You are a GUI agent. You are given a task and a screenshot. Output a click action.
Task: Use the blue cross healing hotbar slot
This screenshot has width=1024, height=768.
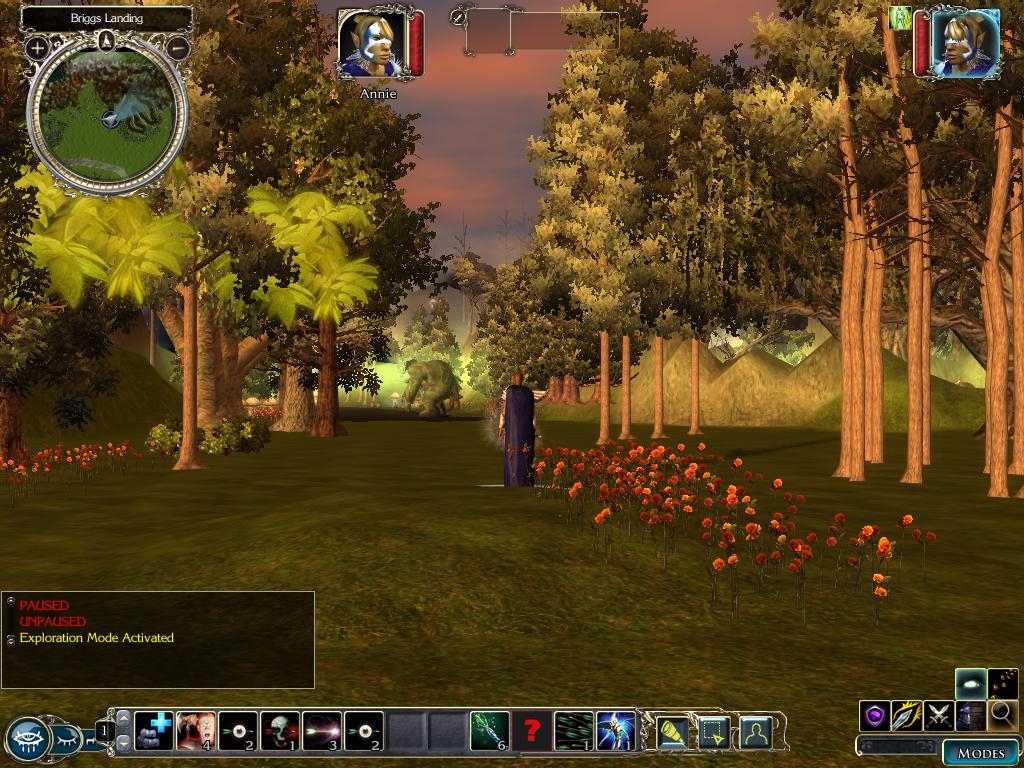154,731
